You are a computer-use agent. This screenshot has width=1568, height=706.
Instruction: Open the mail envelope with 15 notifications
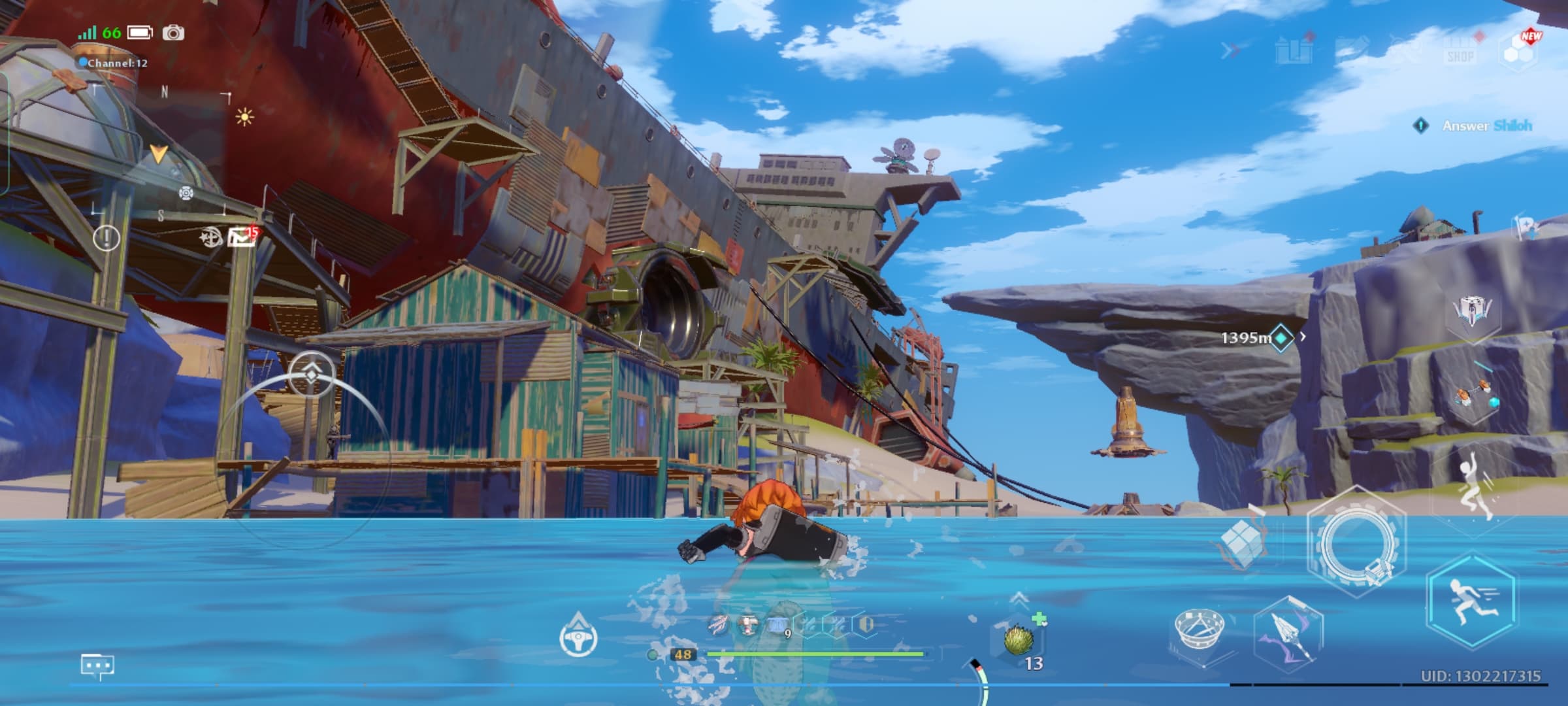pyautogui.click(x=241, y=238)
